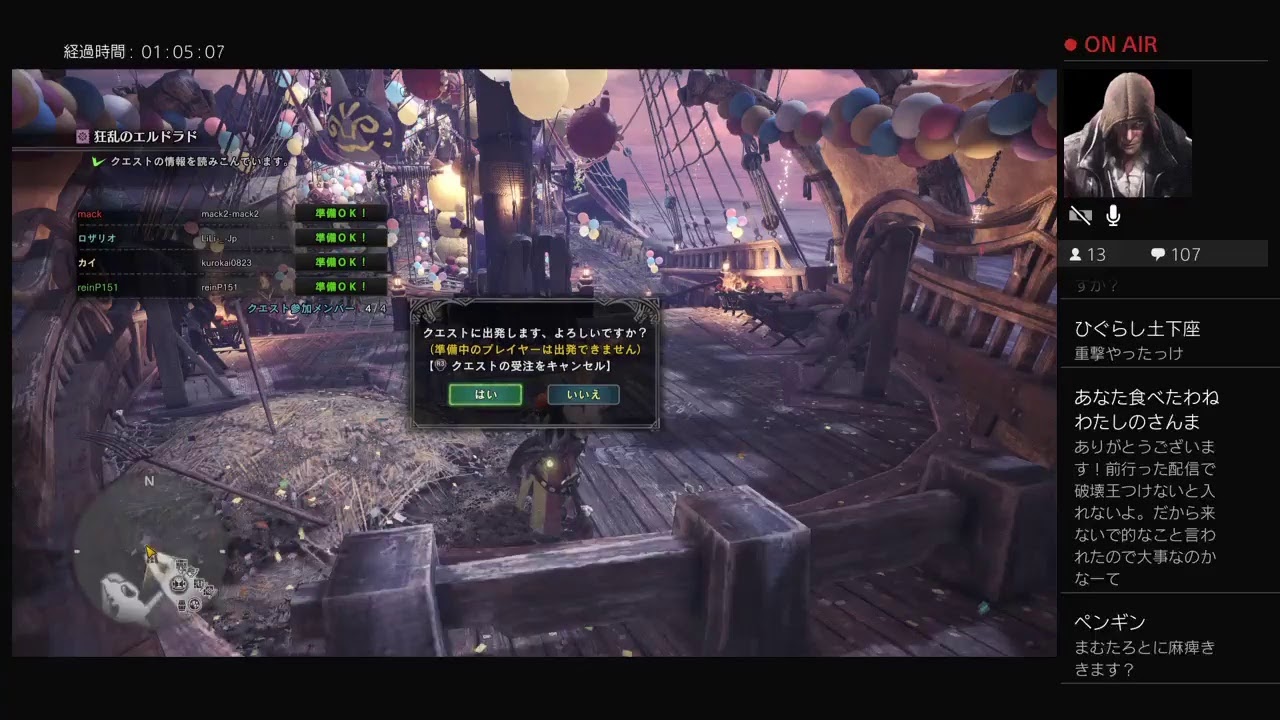Toggle the crossed-out camera icon
The image size is (1280, 720).
click(1080, 214)
